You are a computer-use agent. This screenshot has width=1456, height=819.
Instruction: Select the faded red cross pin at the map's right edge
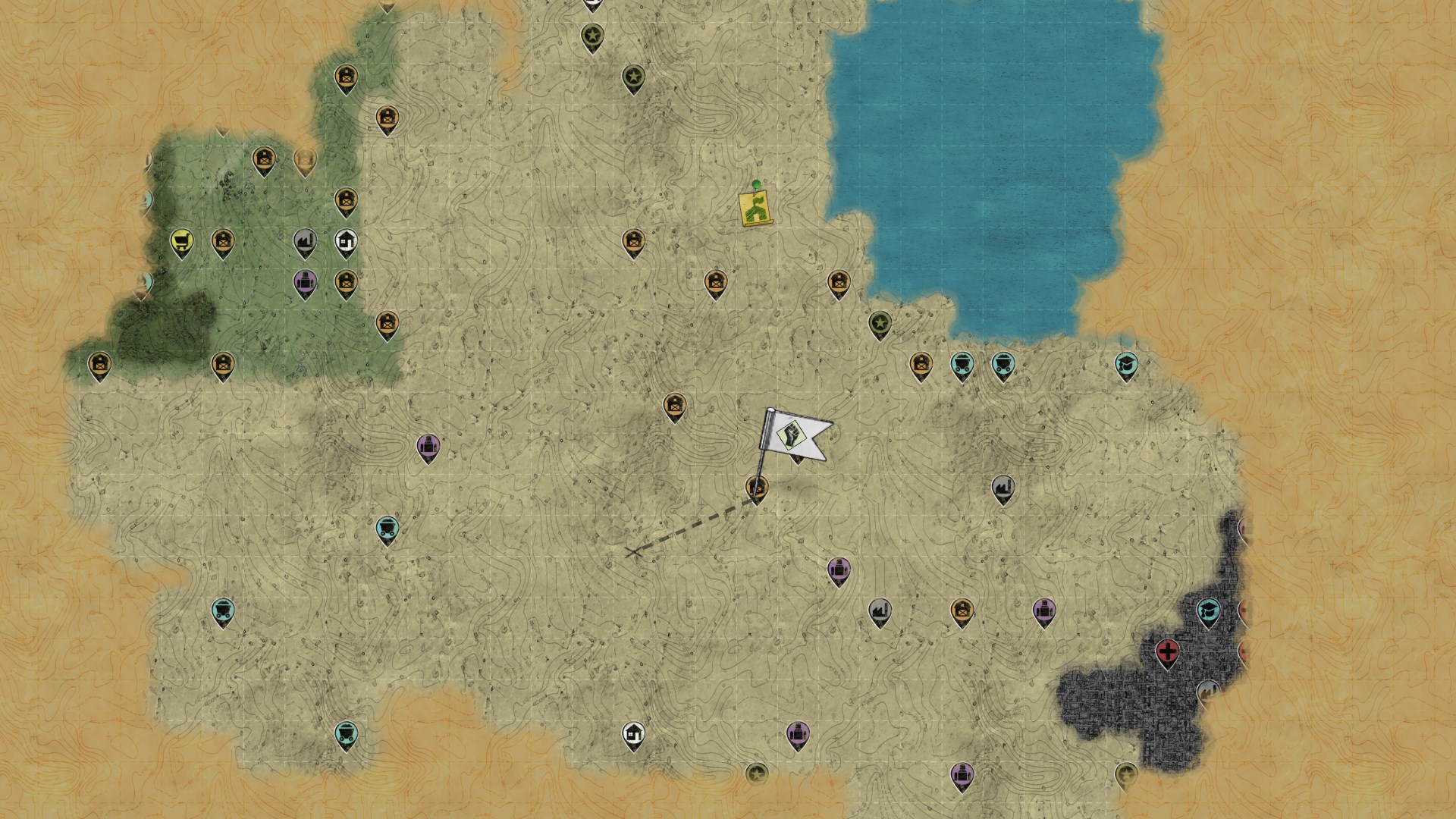point(1246,611)
